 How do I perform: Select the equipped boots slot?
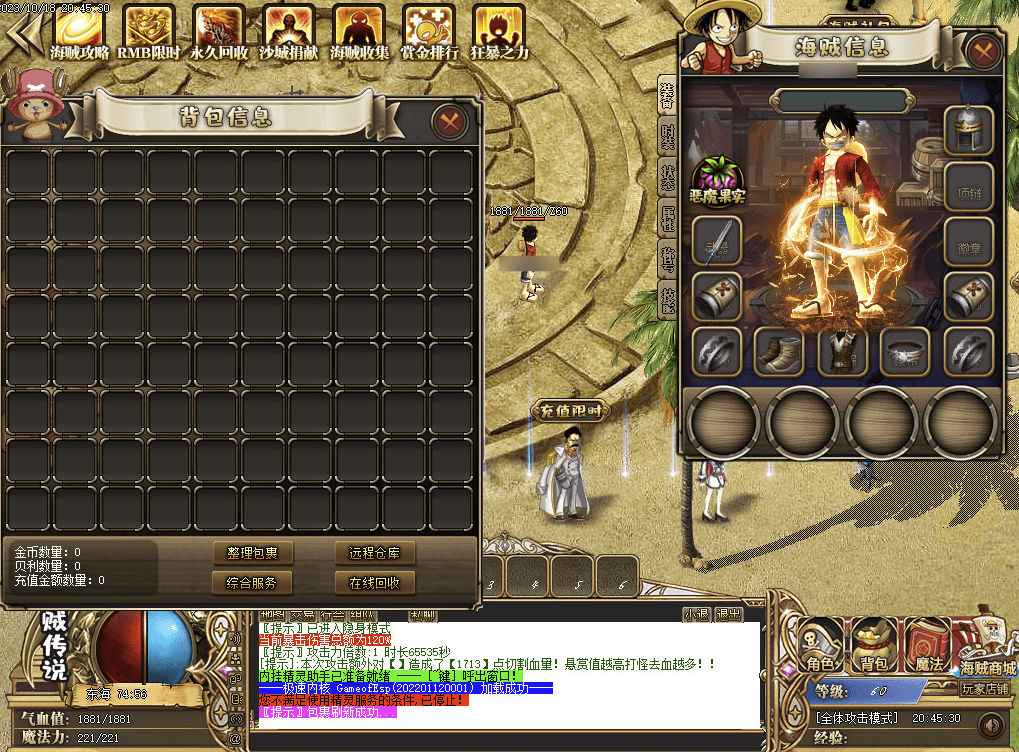pos(779,352)
